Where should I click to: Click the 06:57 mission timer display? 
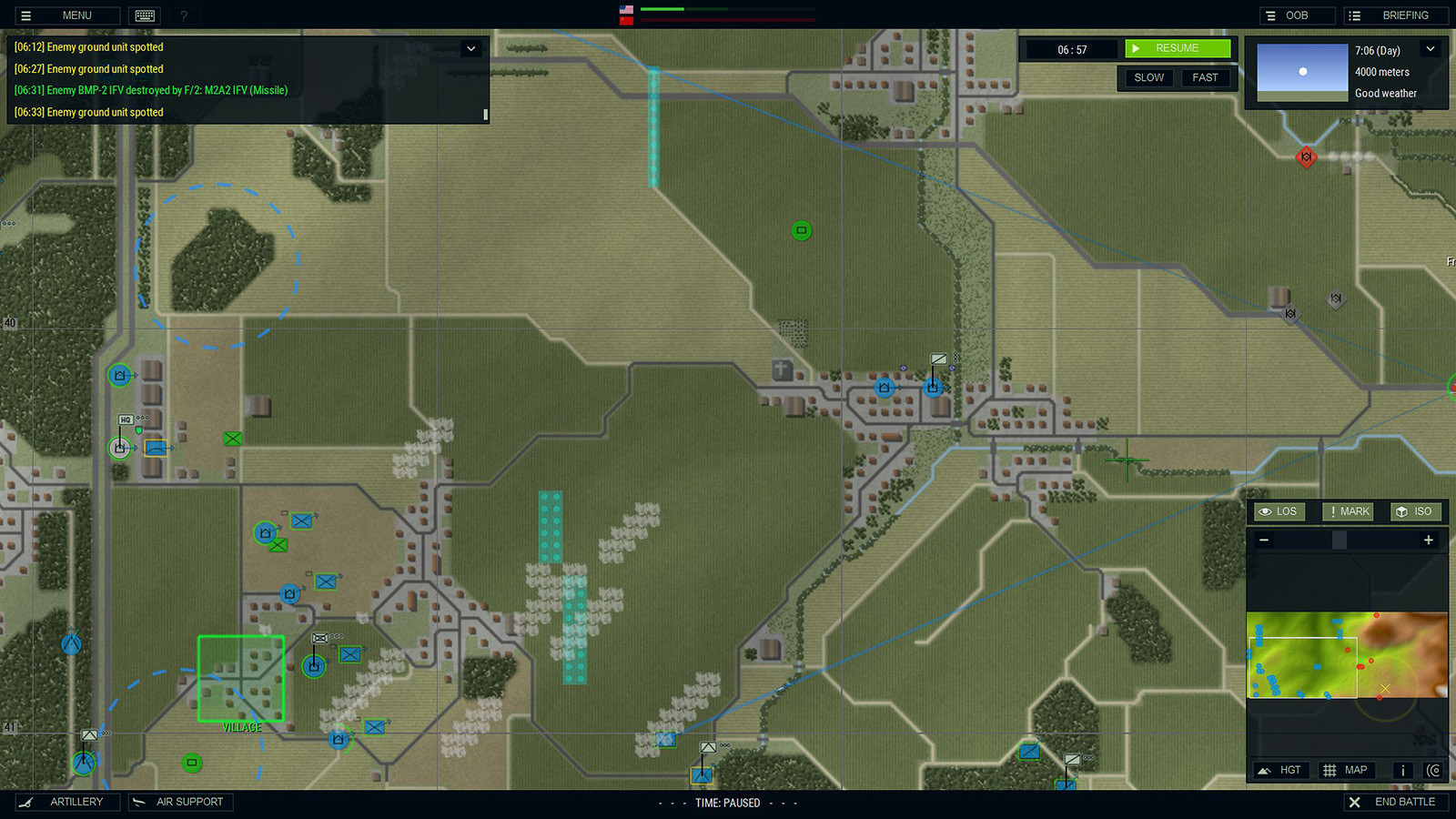pos(1071,49)
